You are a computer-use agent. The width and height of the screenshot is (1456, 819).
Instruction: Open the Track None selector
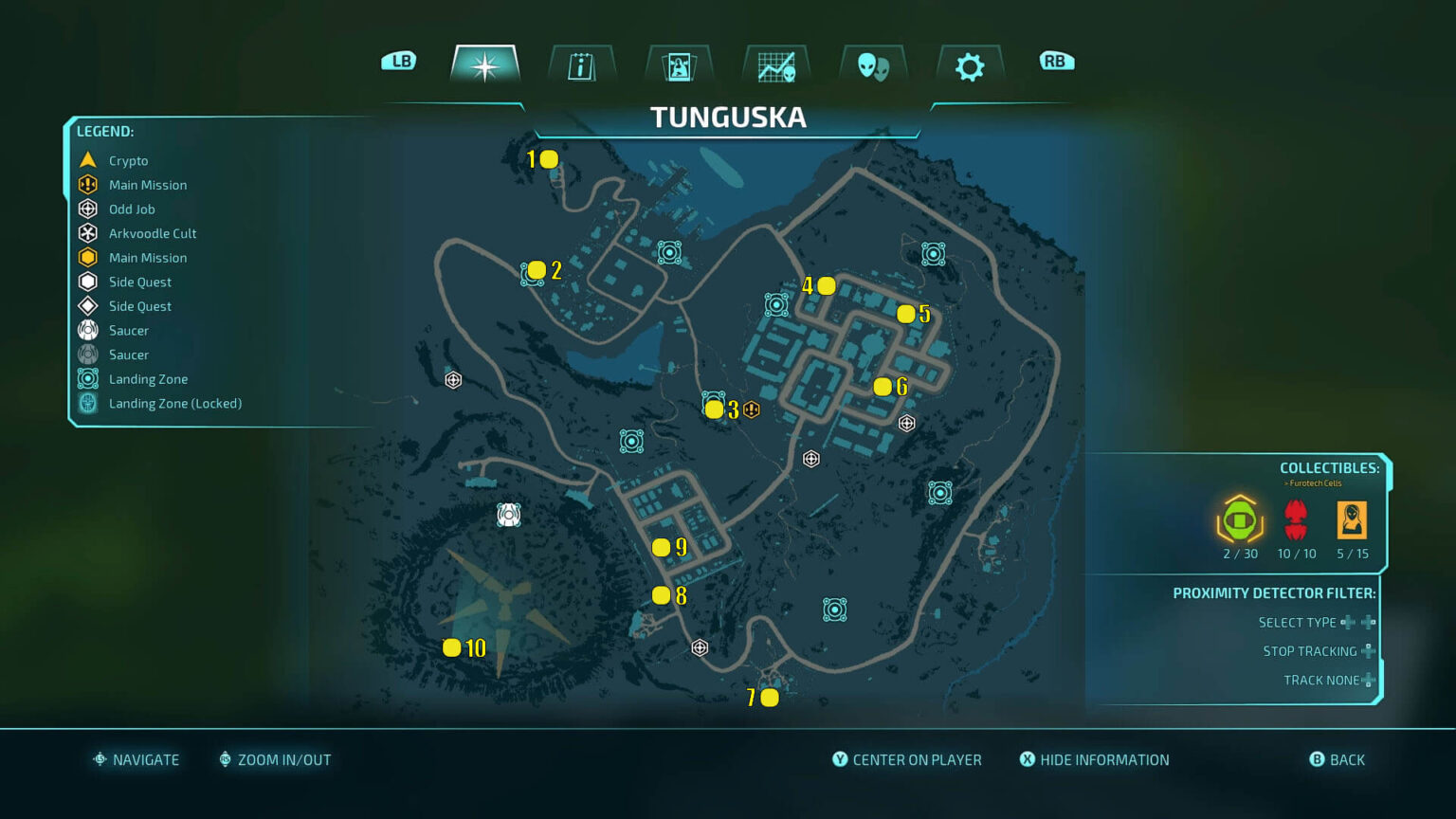tap(1366, 680)
